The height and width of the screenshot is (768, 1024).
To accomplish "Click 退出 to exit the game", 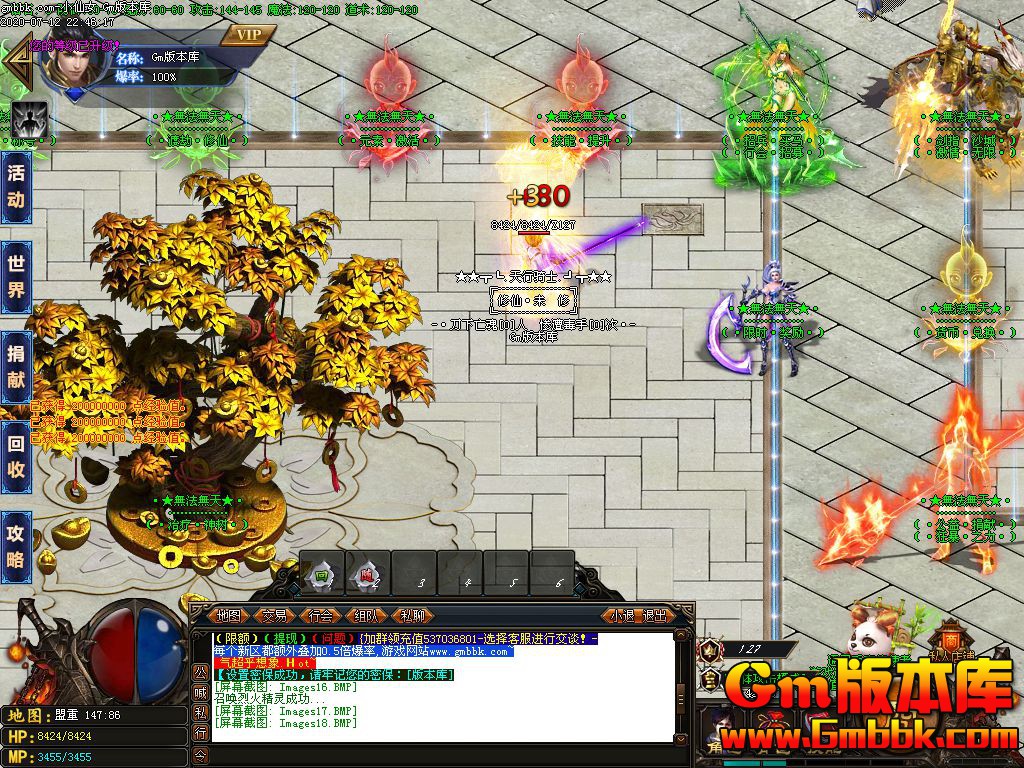I will [x=655, y=616].
